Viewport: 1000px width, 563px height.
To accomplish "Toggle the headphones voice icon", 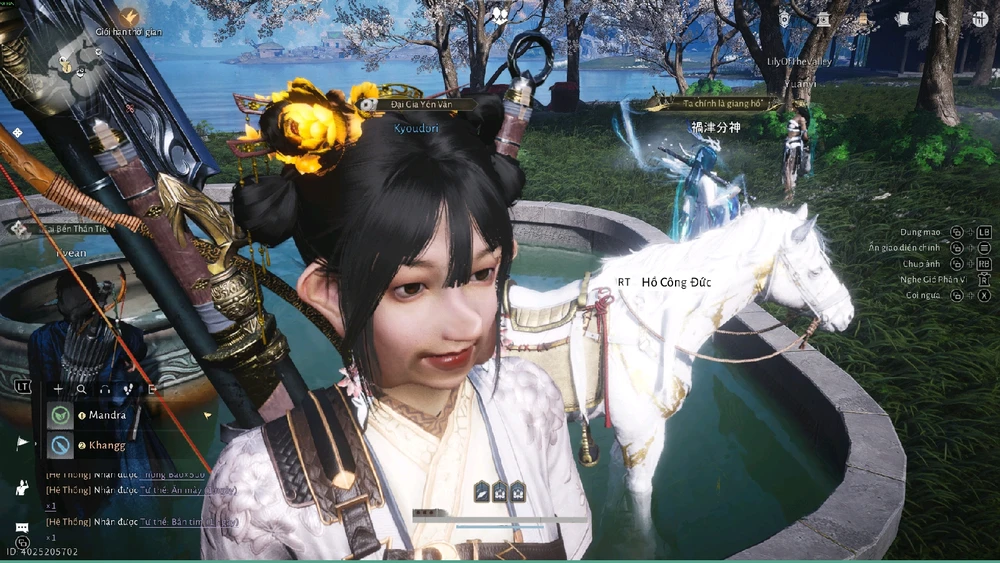I will 105,389.
